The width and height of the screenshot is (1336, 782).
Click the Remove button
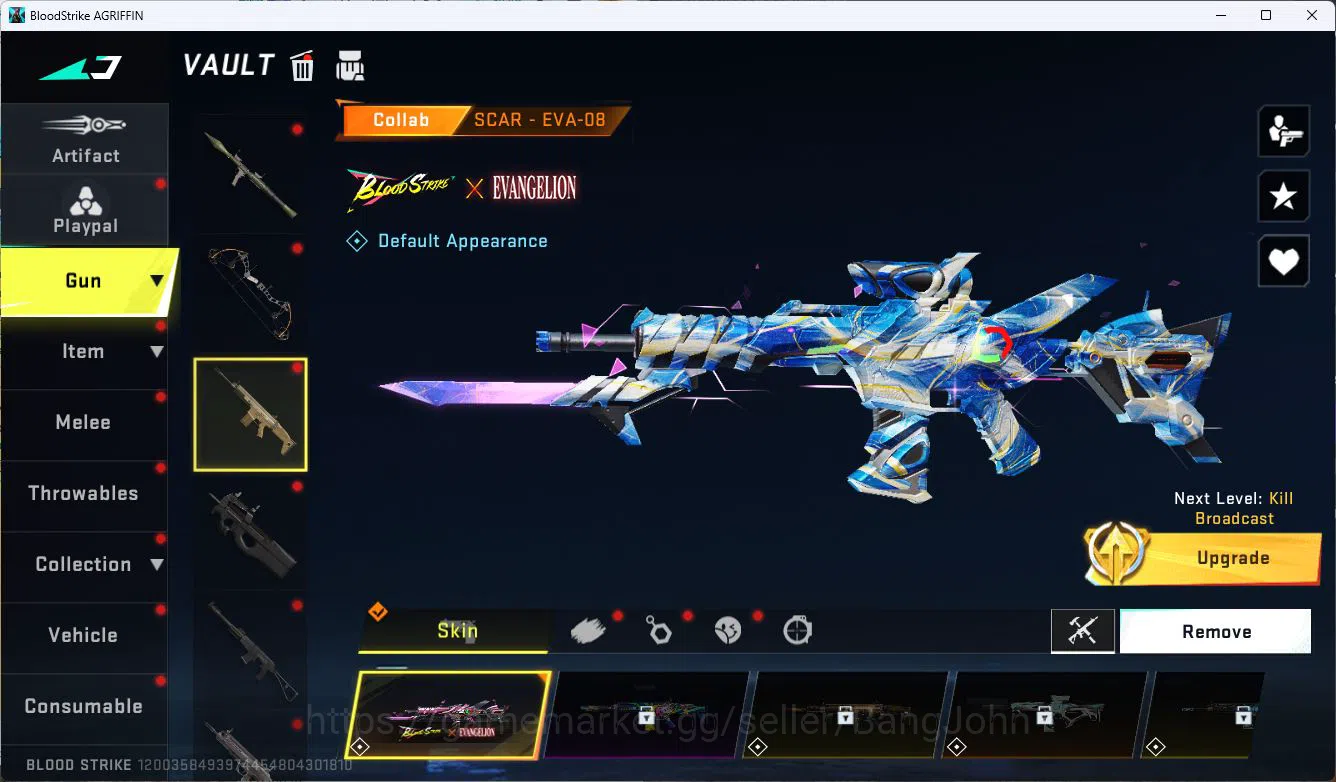click(x=1215, y=631)
